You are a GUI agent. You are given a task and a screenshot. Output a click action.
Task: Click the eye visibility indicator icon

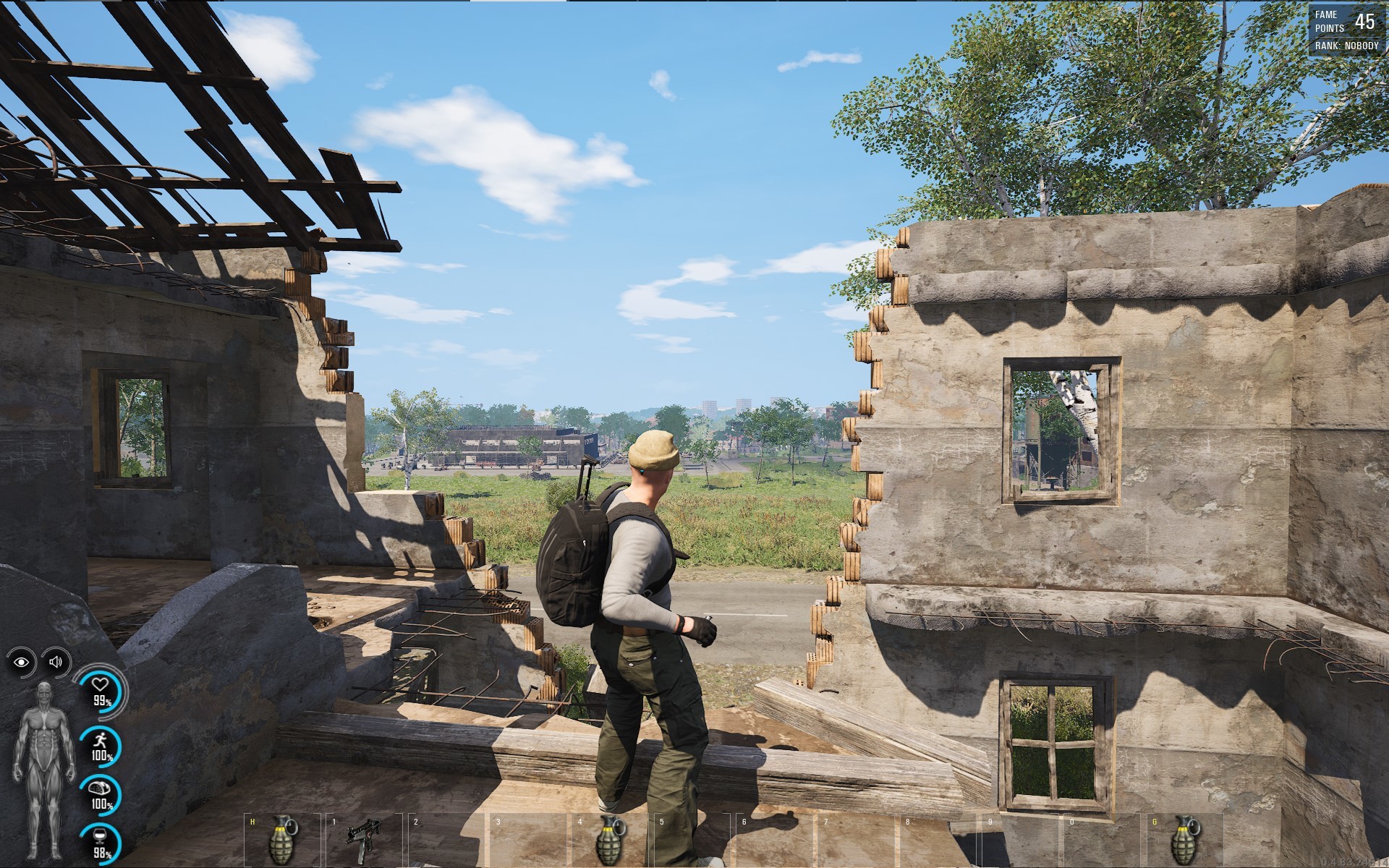click(x=21, y=662)
